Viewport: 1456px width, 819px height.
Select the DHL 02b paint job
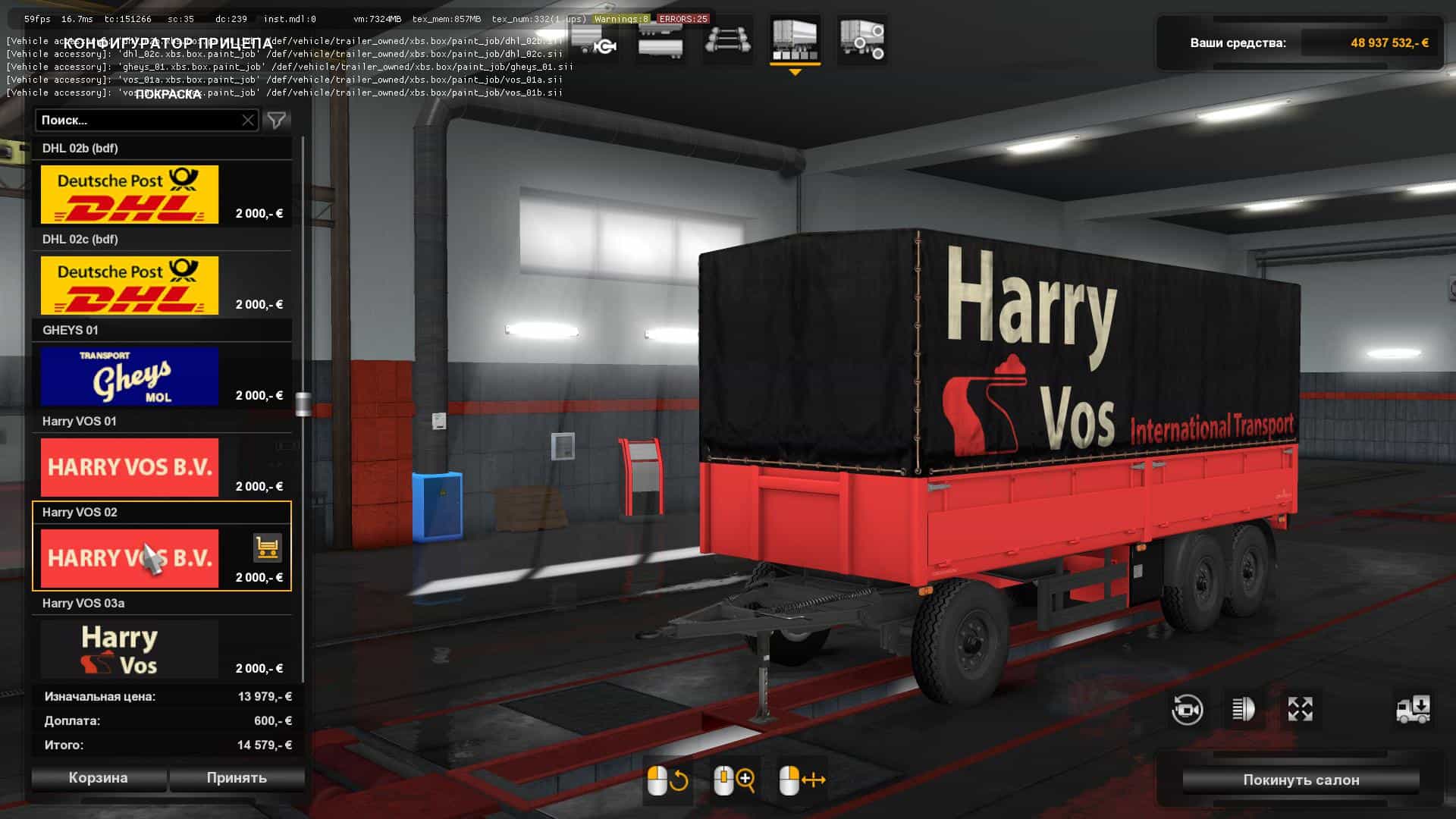[x=130, y=194]
